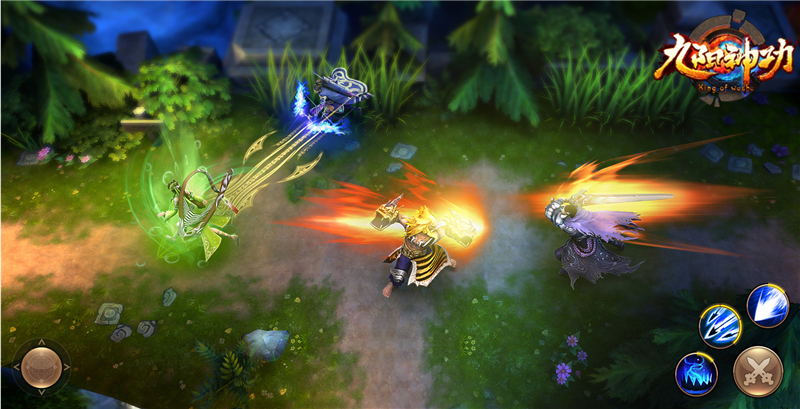Click the bronze virtual joystick knob
The width and height of the screenshot is (800, 409).
(x=40, y=367)
